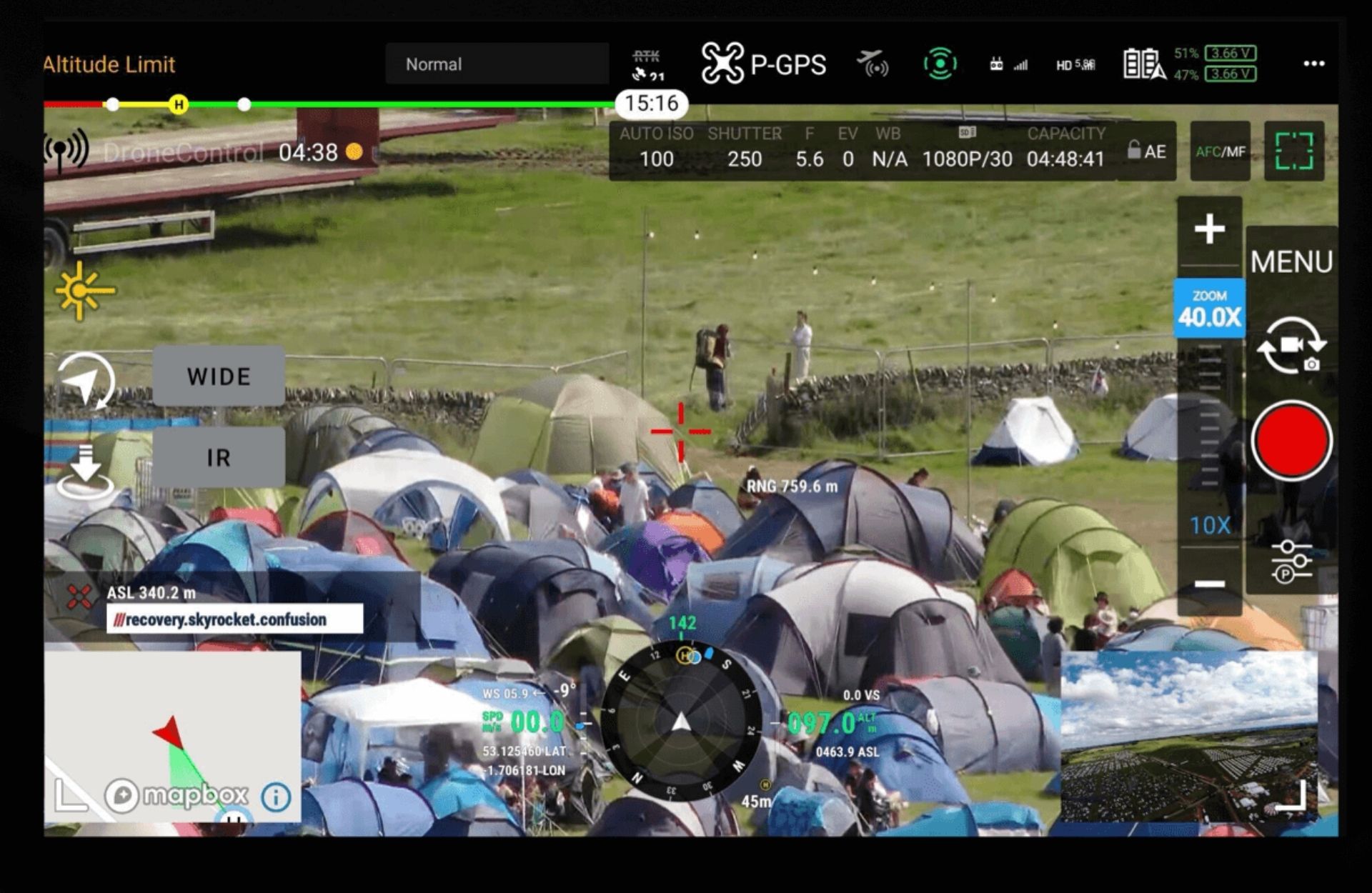The image size is (1372, 893).
Task: Open the camera MENU
Action: tap(1291, 262)
